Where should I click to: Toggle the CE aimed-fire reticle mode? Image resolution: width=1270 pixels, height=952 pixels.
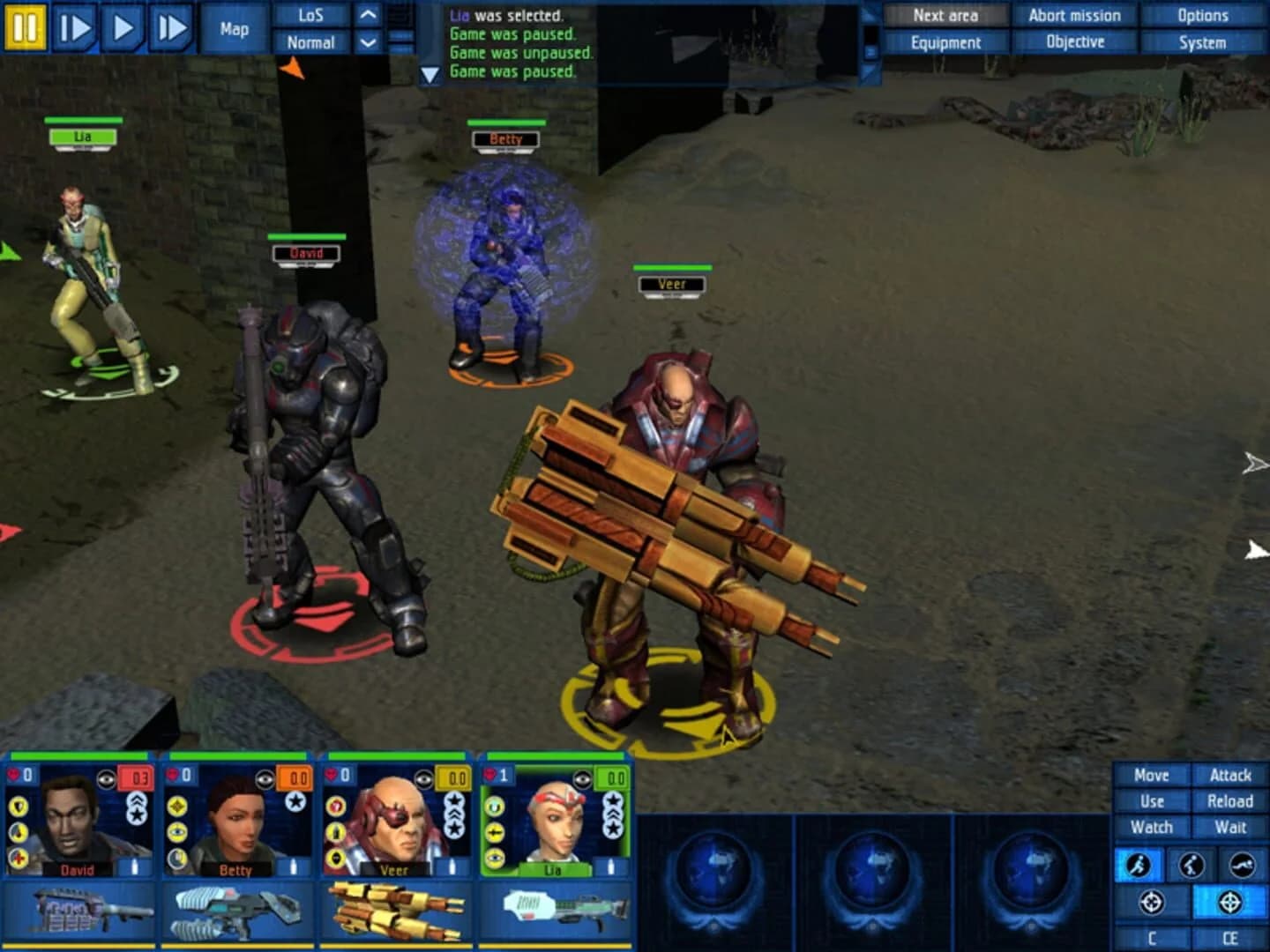[x=1230, y=902]
